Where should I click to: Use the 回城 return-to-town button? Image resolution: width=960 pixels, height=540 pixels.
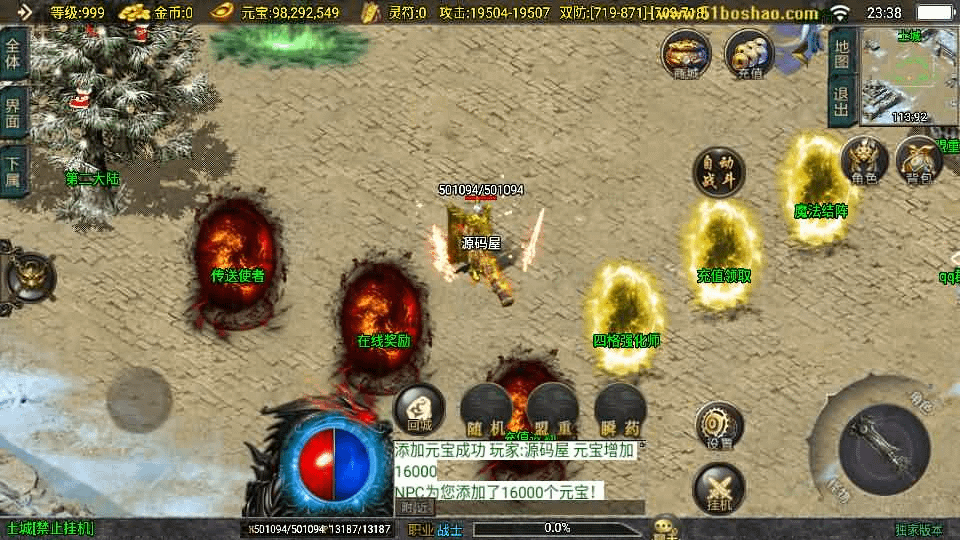coord(419,409)
